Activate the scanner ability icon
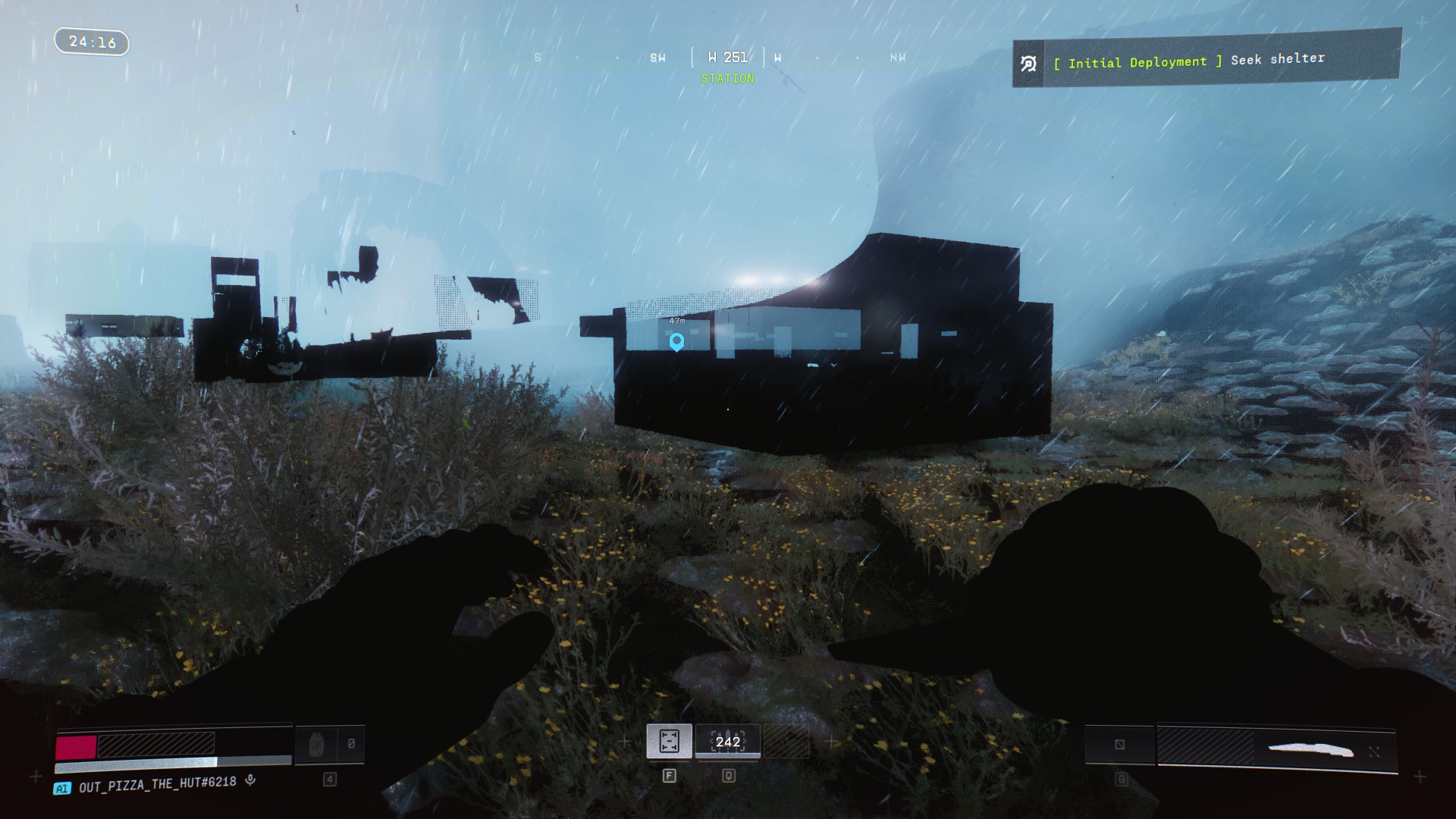Screen dimensions: 1456x819 669,742
